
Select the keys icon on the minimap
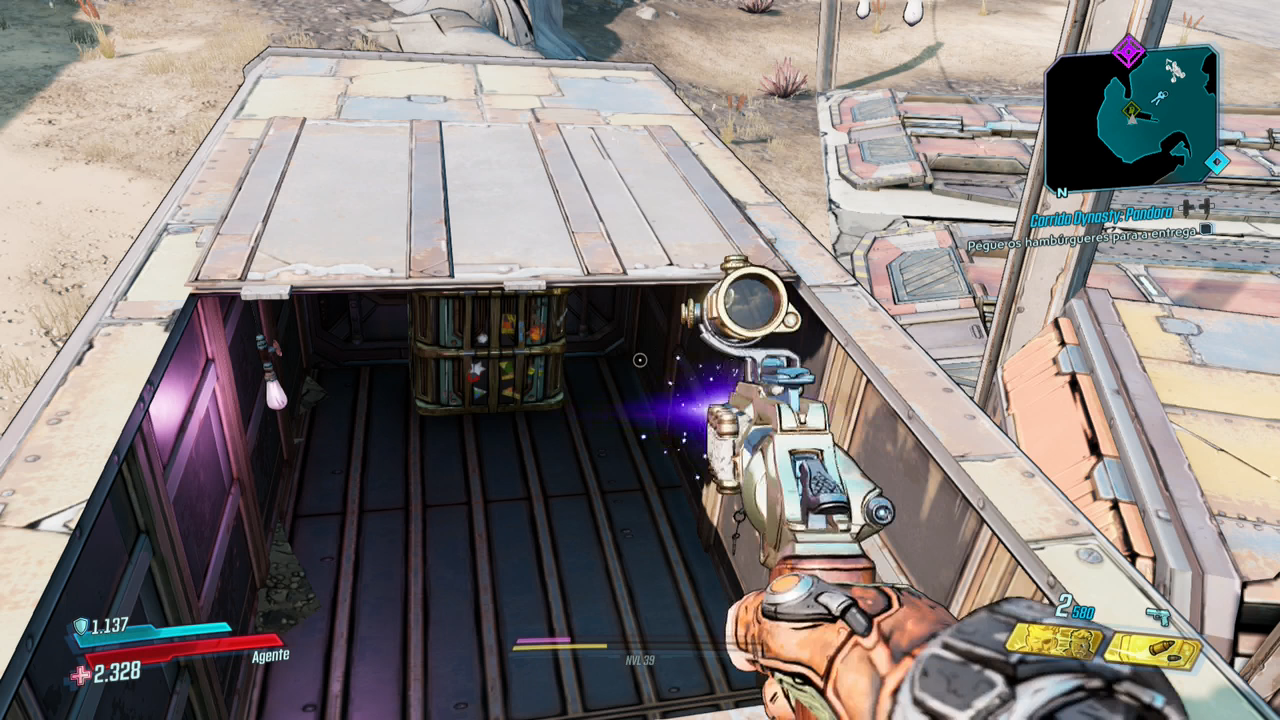pyautogui.click(x=1158, y=97)
